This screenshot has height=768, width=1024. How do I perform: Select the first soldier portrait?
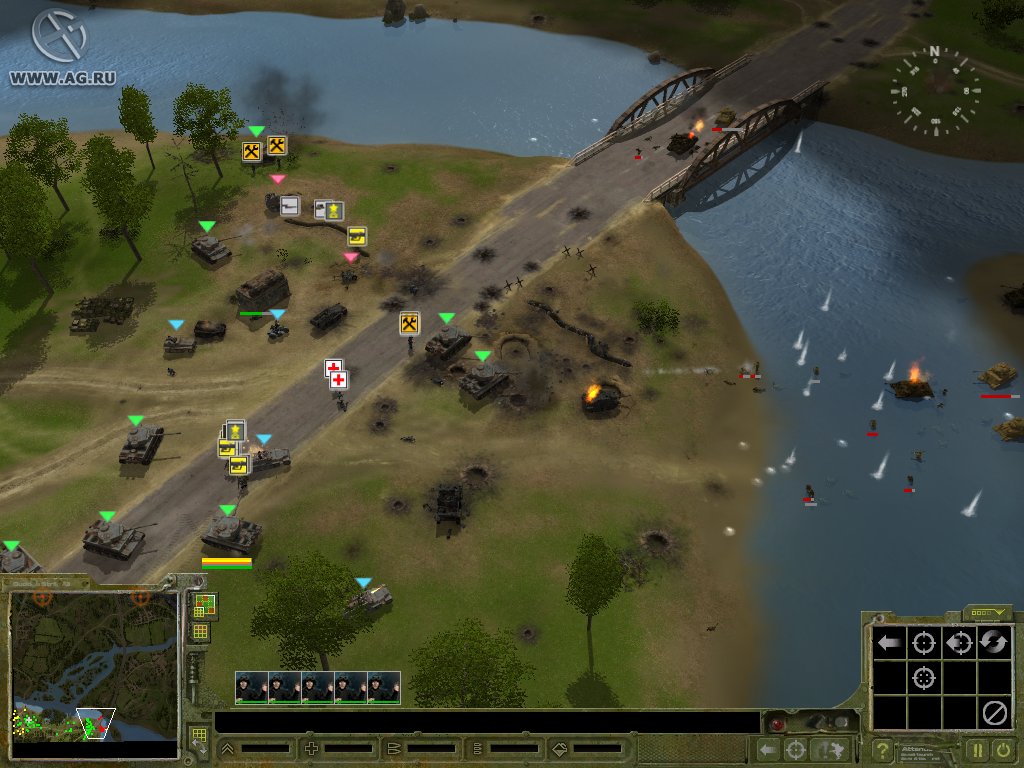pyautogui.click(x=251, y=687)
